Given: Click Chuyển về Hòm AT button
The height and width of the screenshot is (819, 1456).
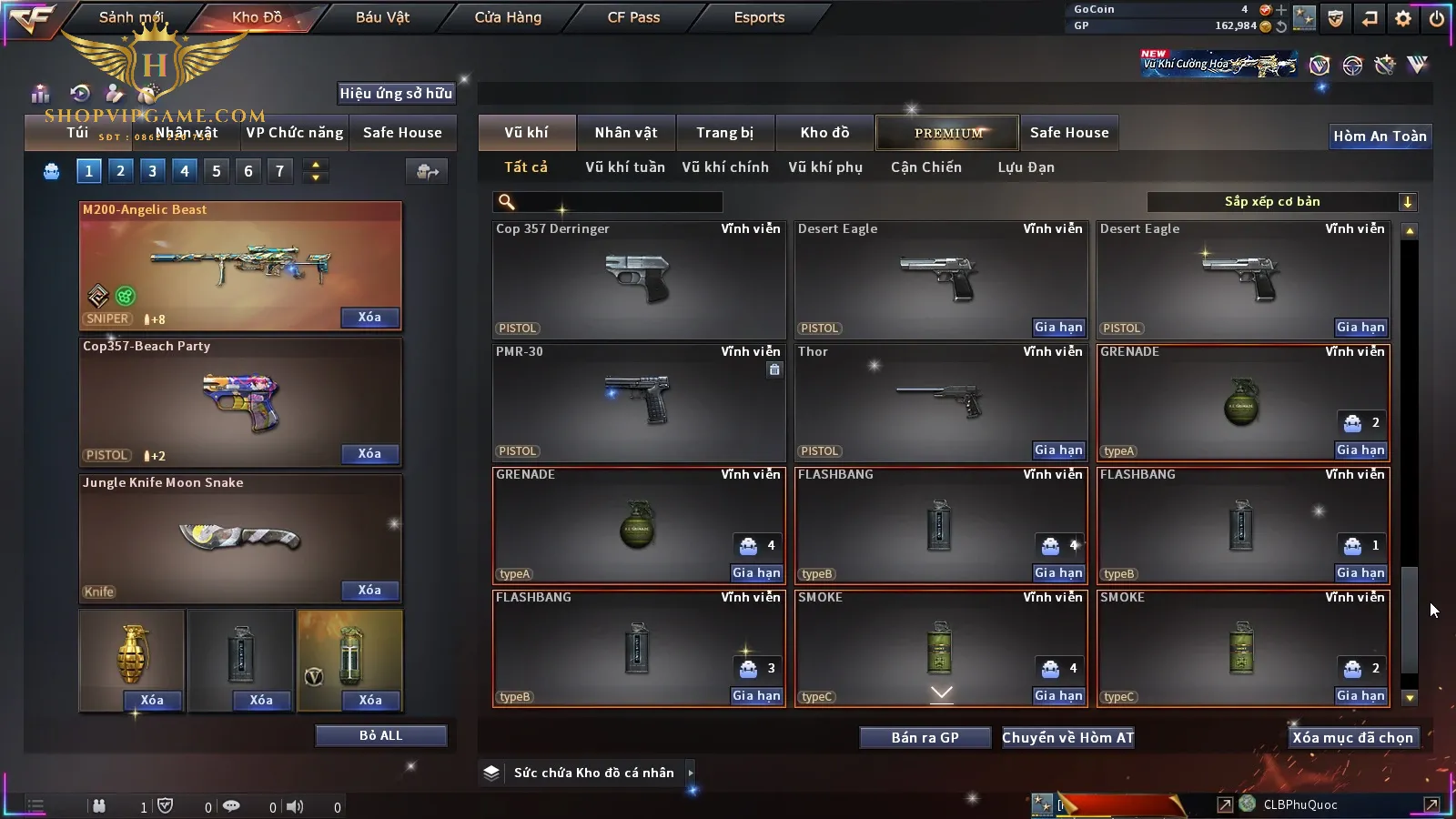Looking at the screenshot, I should tap(1067, 738).
